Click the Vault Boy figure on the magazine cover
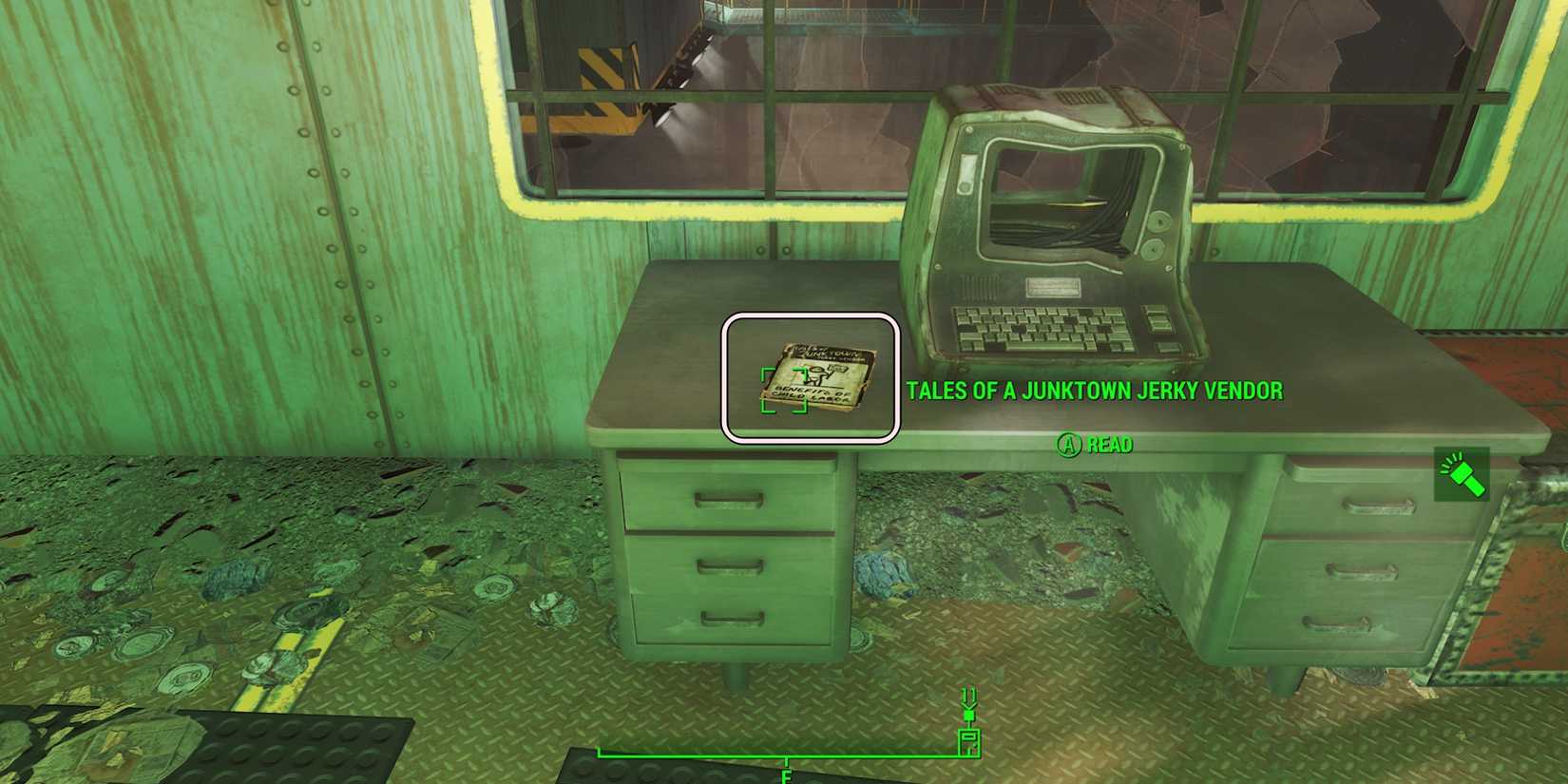This screenshot has height=784, width=1568. (815, 373)
